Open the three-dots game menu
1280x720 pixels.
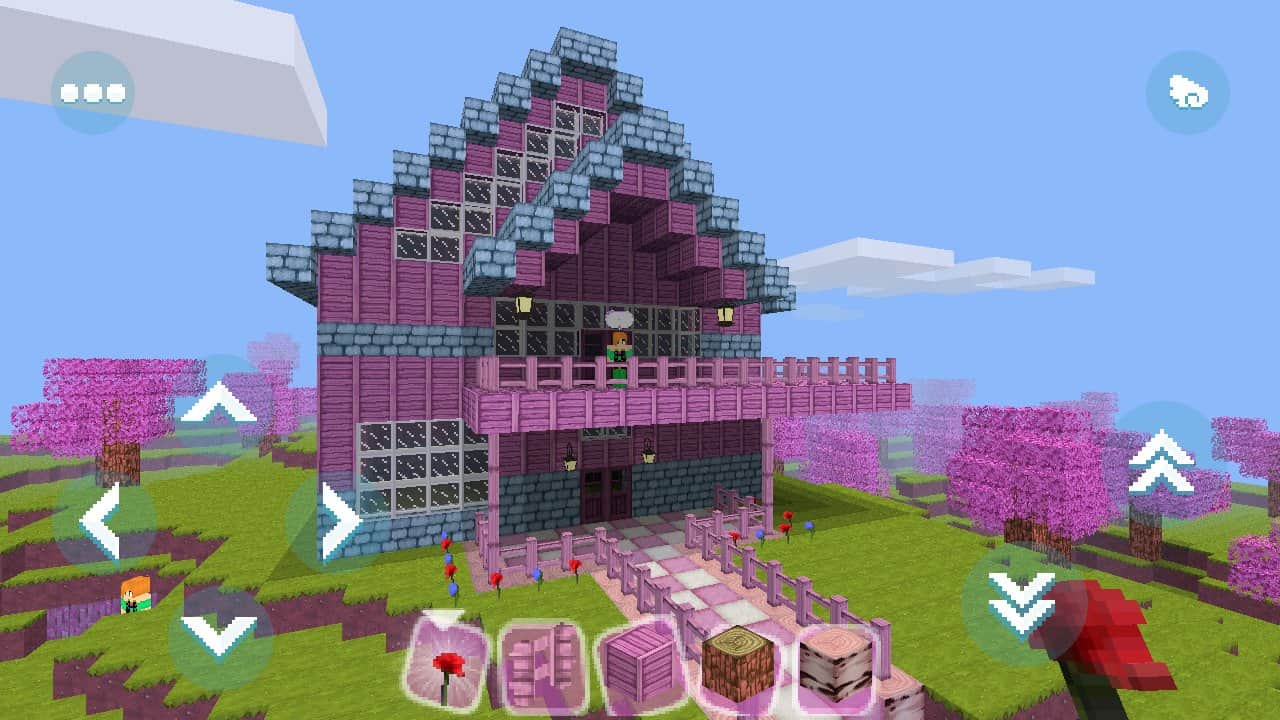pyautogui.click(x=92, y=90)
